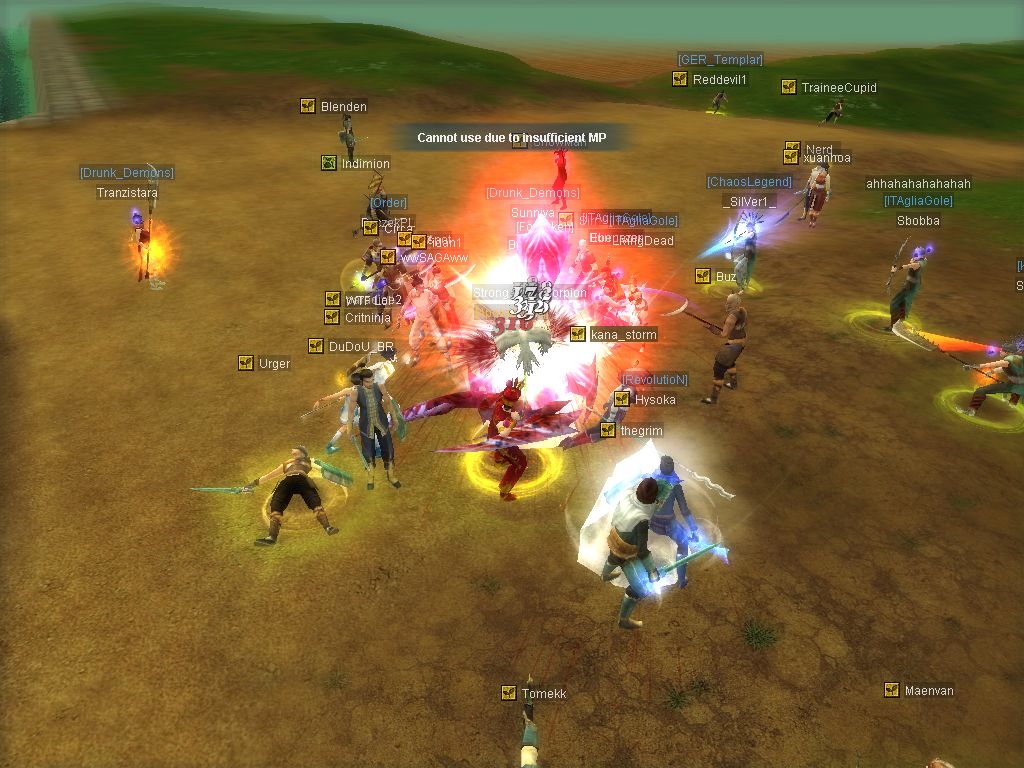Select the Reddevil1 nameplate
This screenshot has width=1024, height=768.
click(x=719, y=80)
